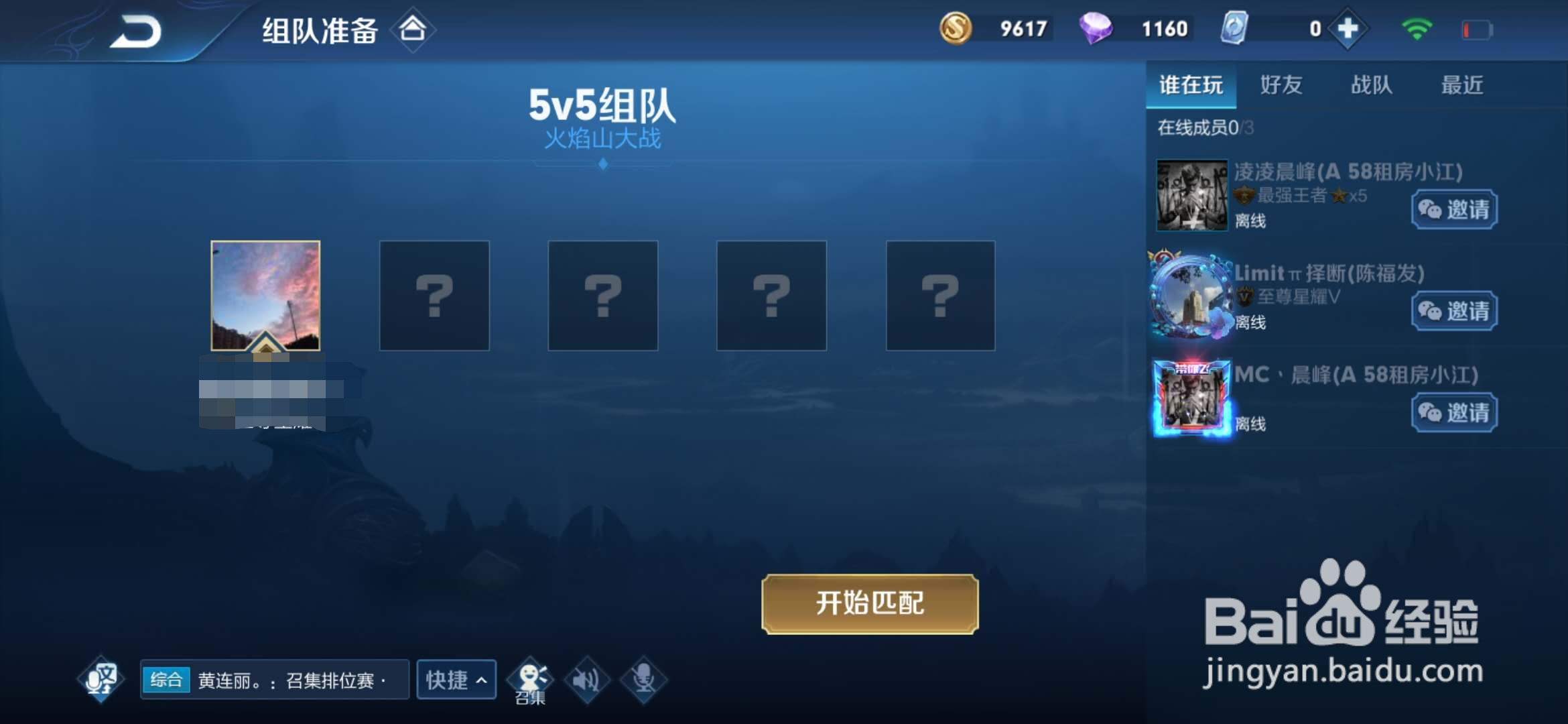
Task: Collapse the 快捷 quick message panel
Action: (456, 679)
